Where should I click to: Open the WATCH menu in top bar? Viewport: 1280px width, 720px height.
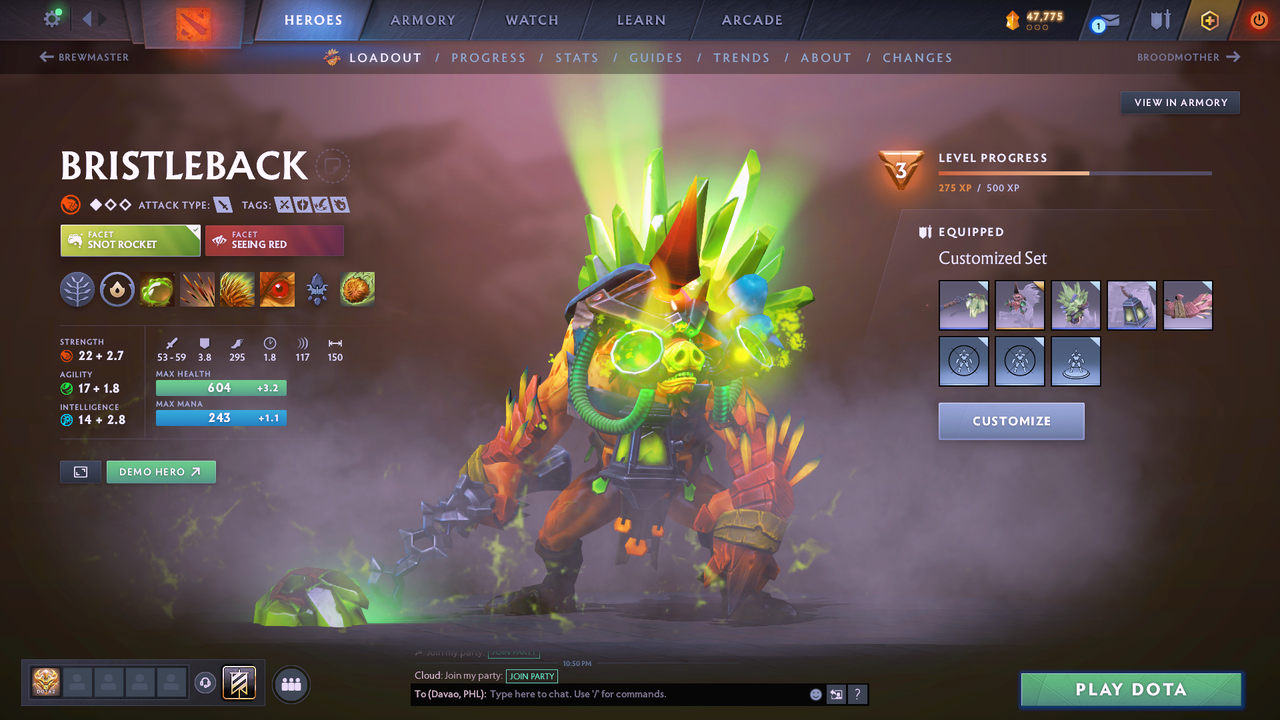click(531, 20)
